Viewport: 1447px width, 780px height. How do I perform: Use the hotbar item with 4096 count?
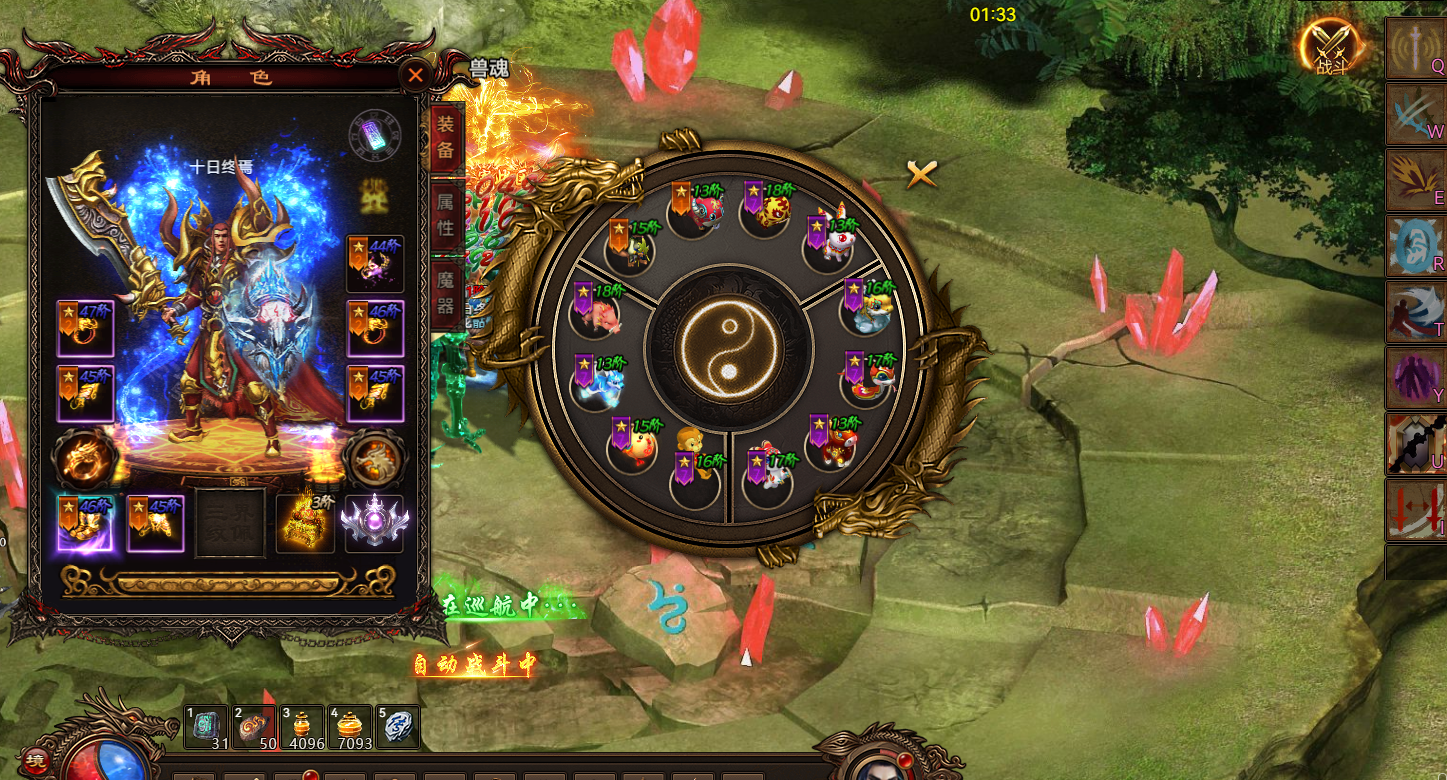[303, 727]
